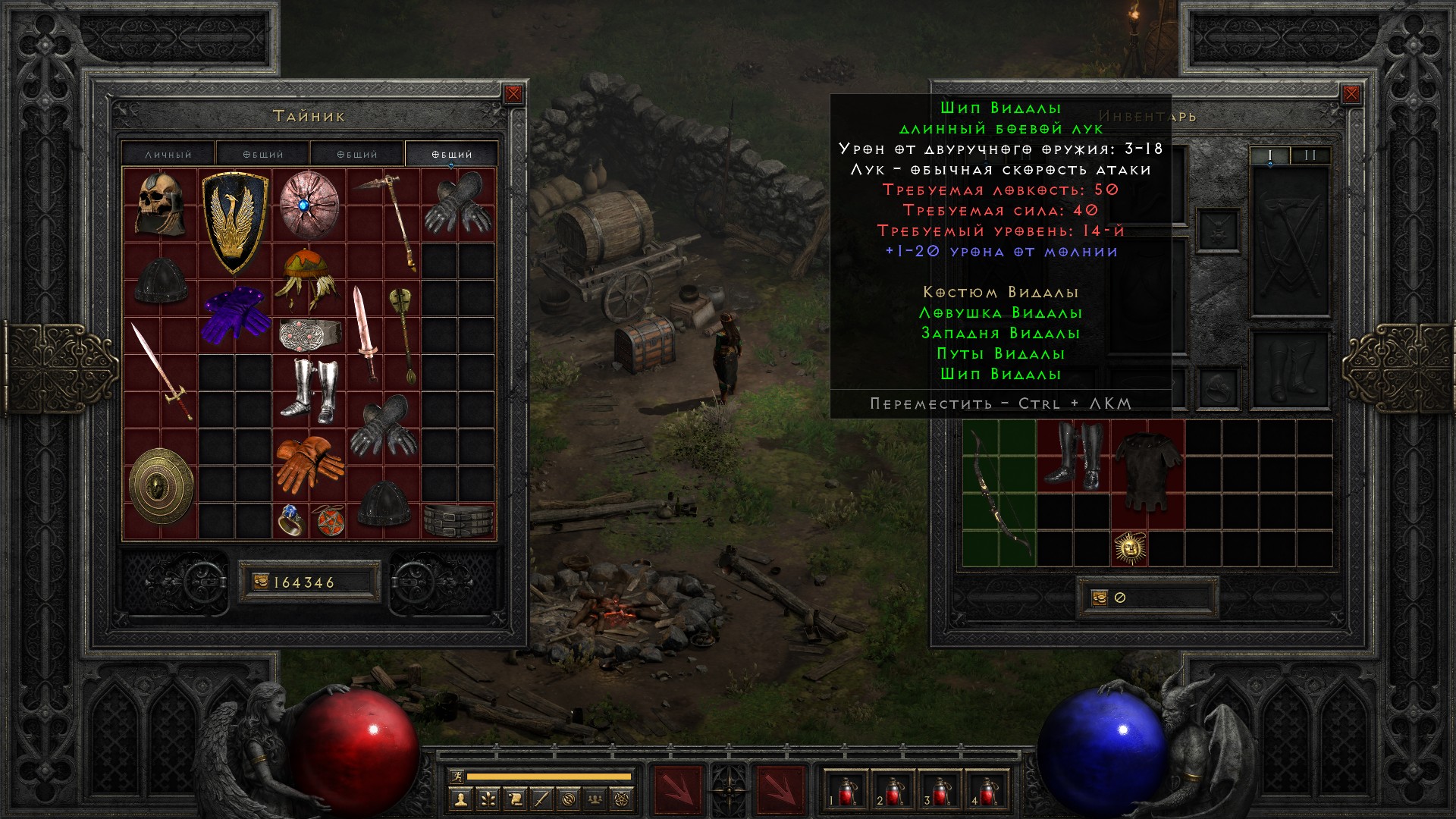This screenshot has width=1456, height=819.
Task: Select the round shield with blue gem
Action: tap(308, 205)
